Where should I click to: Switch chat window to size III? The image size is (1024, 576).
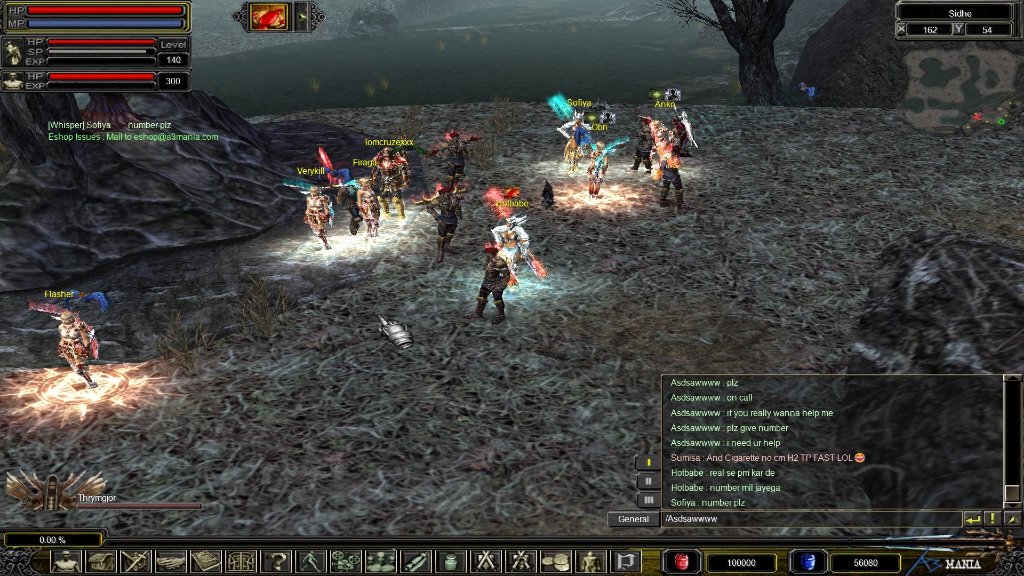click(648, 499)
